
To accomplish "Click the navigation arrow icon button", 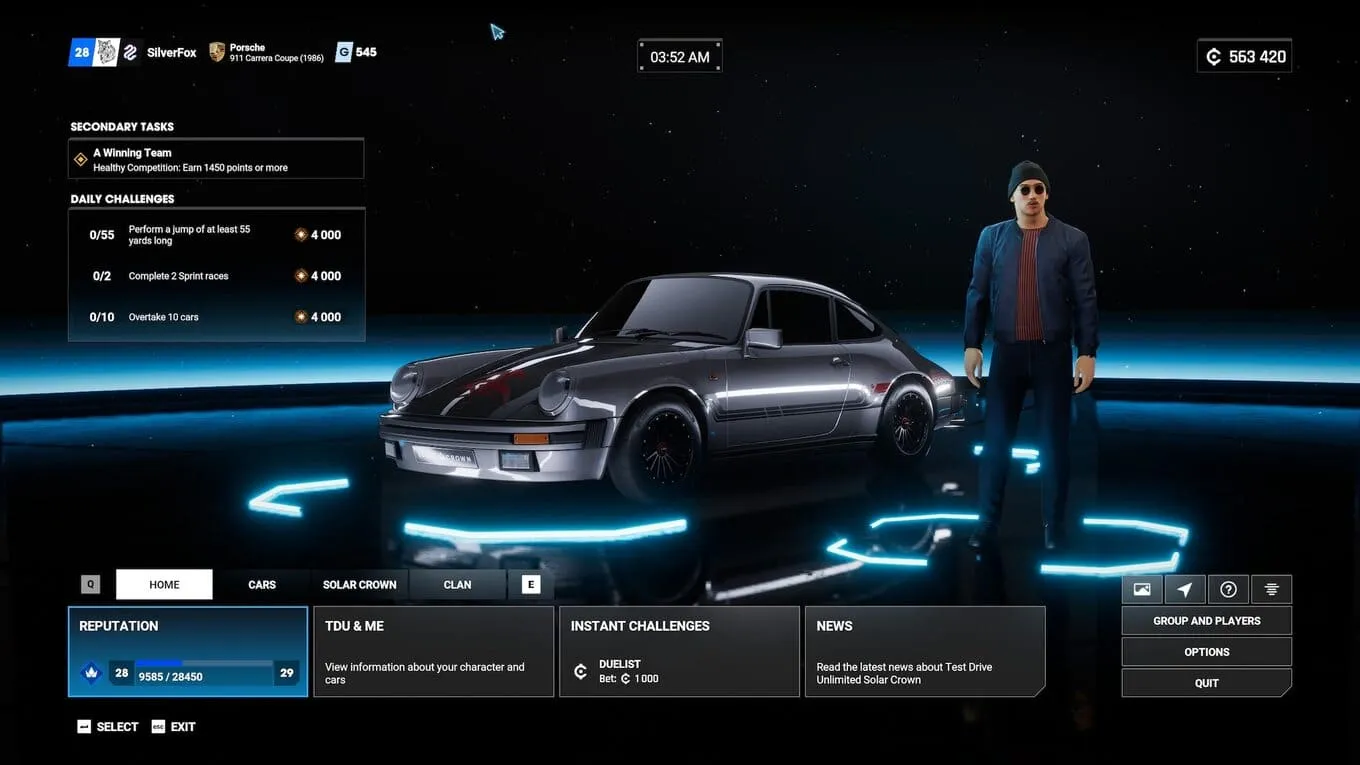I will pos(1185,589).
